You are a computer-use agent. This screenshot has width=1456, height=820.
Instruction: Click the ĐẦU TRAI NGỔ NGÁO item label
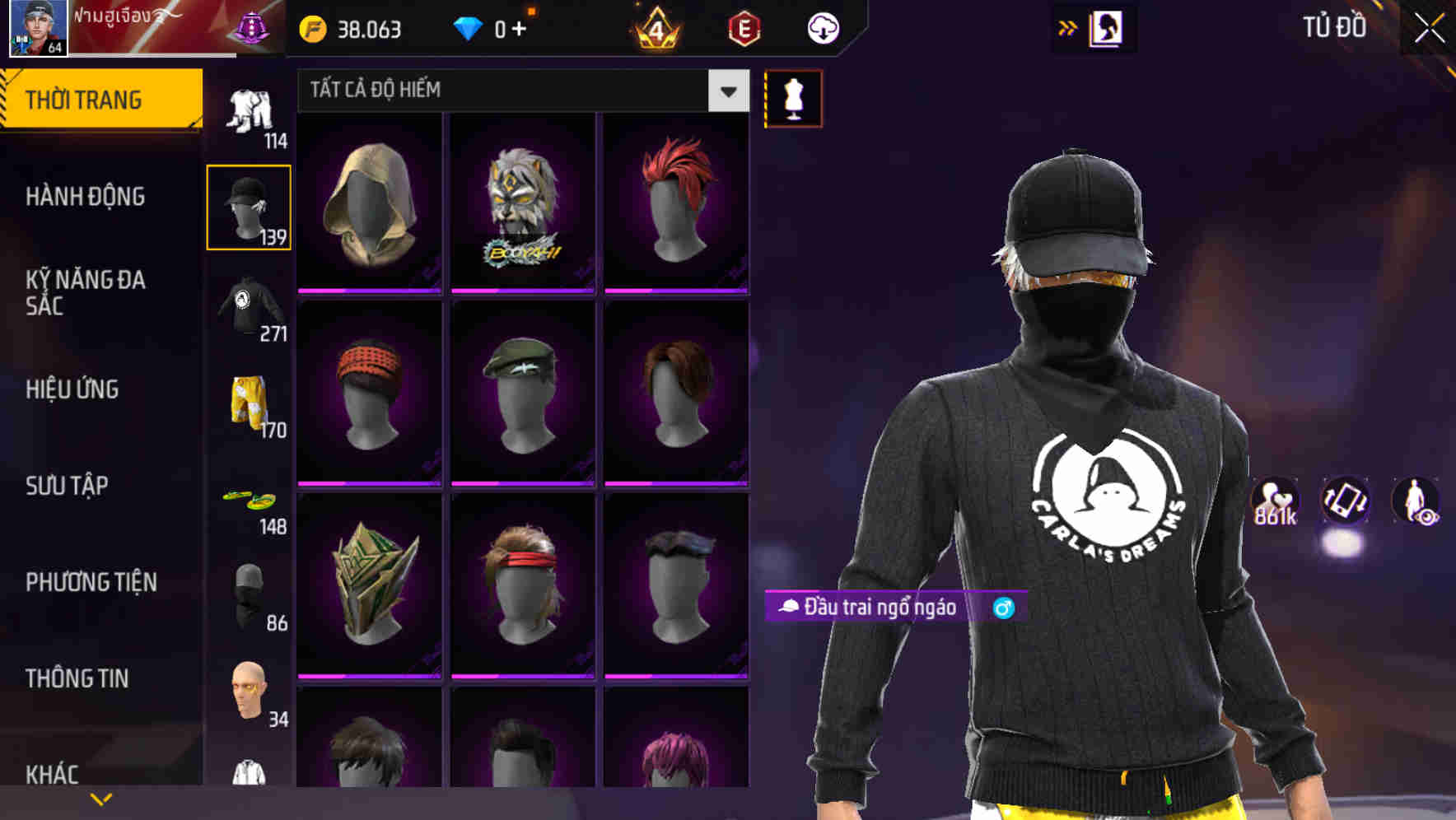(873, 609)
